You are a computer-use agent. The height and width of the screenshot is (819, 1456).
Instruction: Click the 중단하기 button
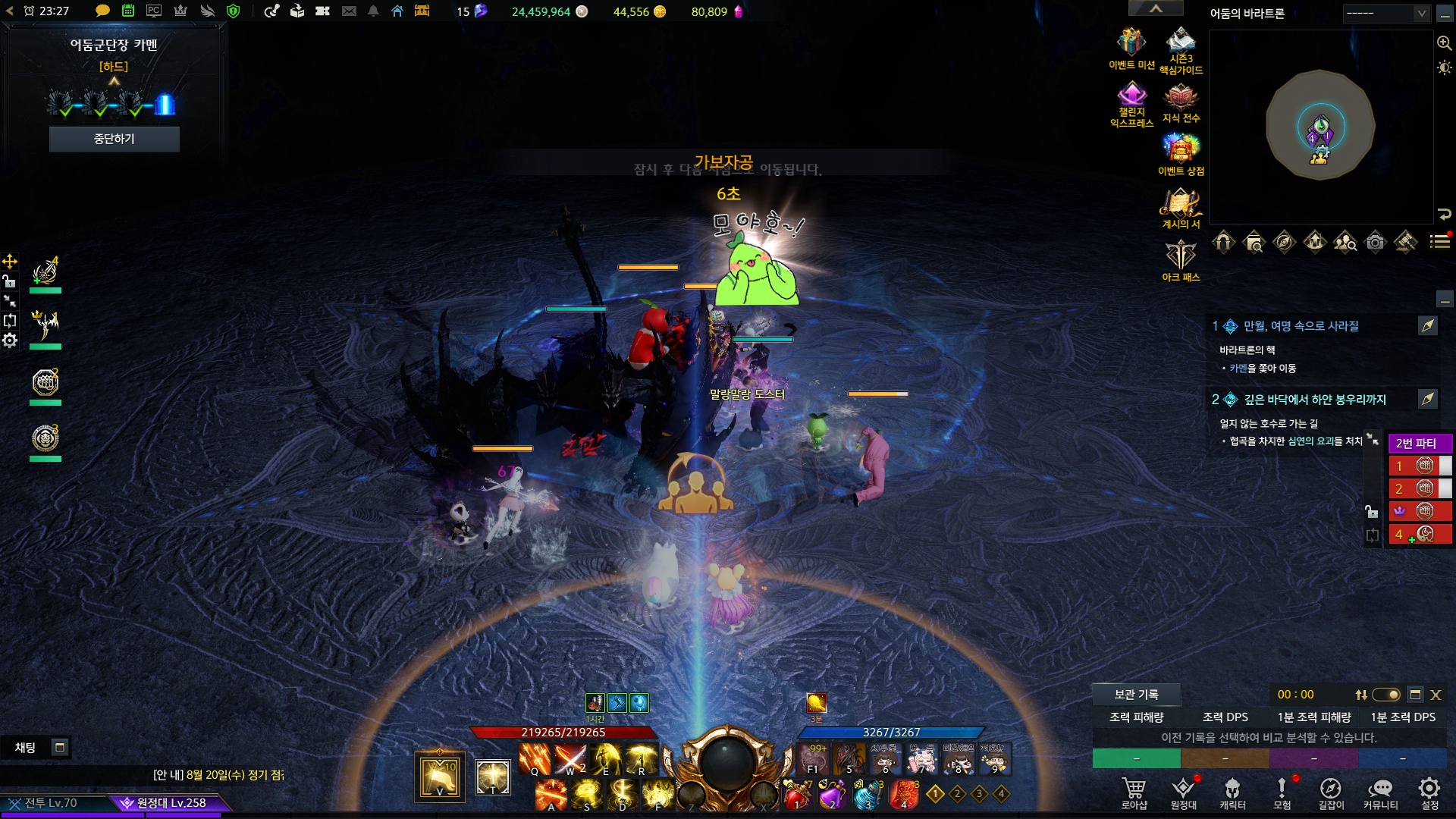click(114, 139)
